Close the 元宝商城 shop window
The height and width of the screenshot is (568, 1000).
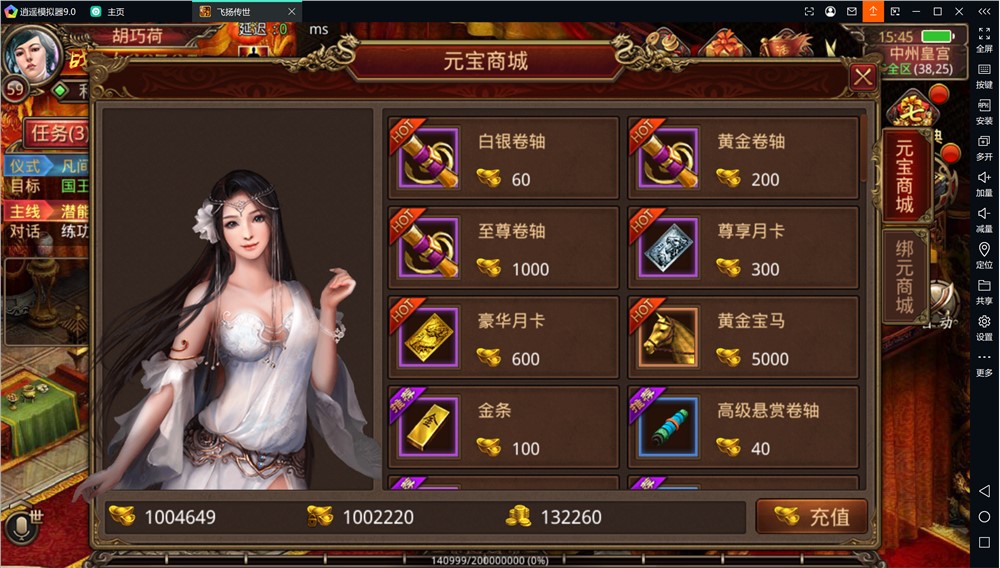coord(862,77)
